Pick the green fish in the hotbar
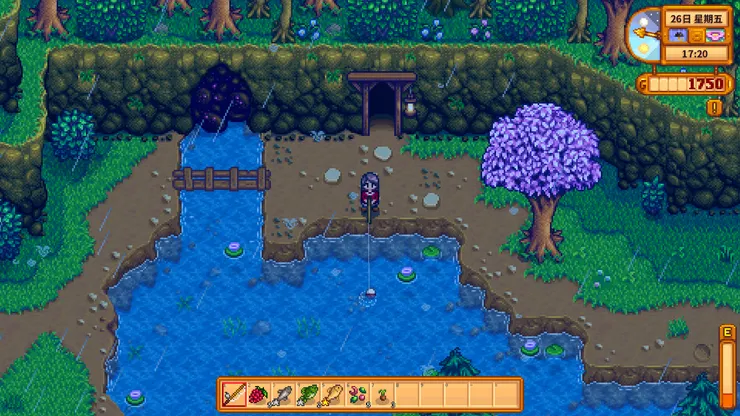The image size is (740, 416). pyautogui.click(x=308, y=394)
